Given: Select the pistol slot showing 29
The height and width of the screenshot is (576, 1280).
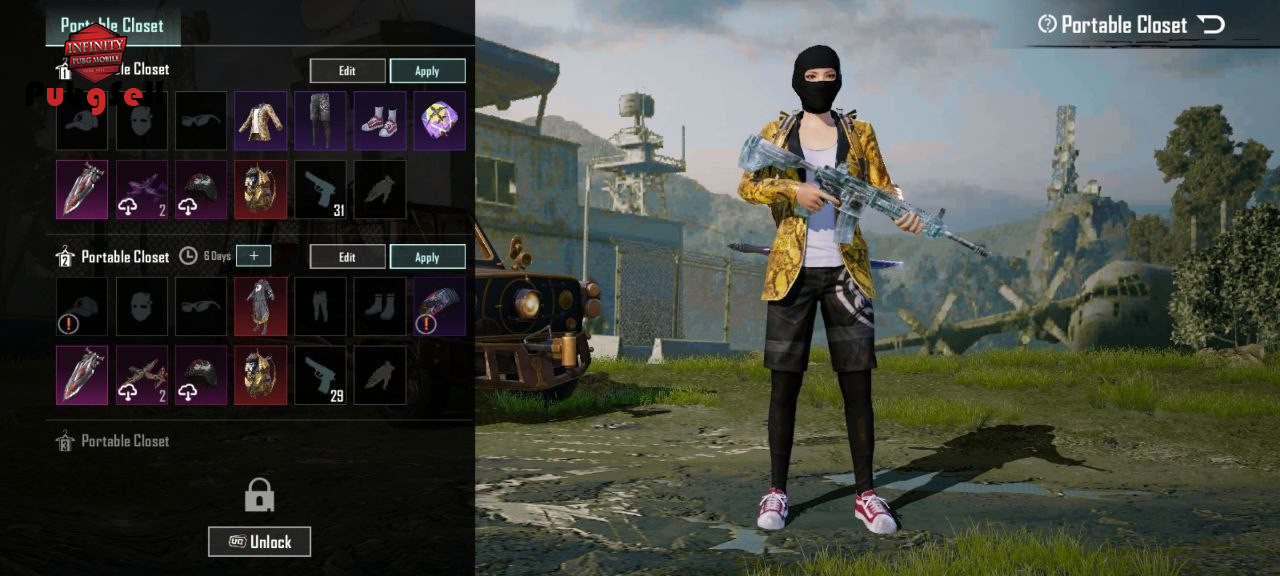Looking at the screenshot, I should tap(320, 375).
